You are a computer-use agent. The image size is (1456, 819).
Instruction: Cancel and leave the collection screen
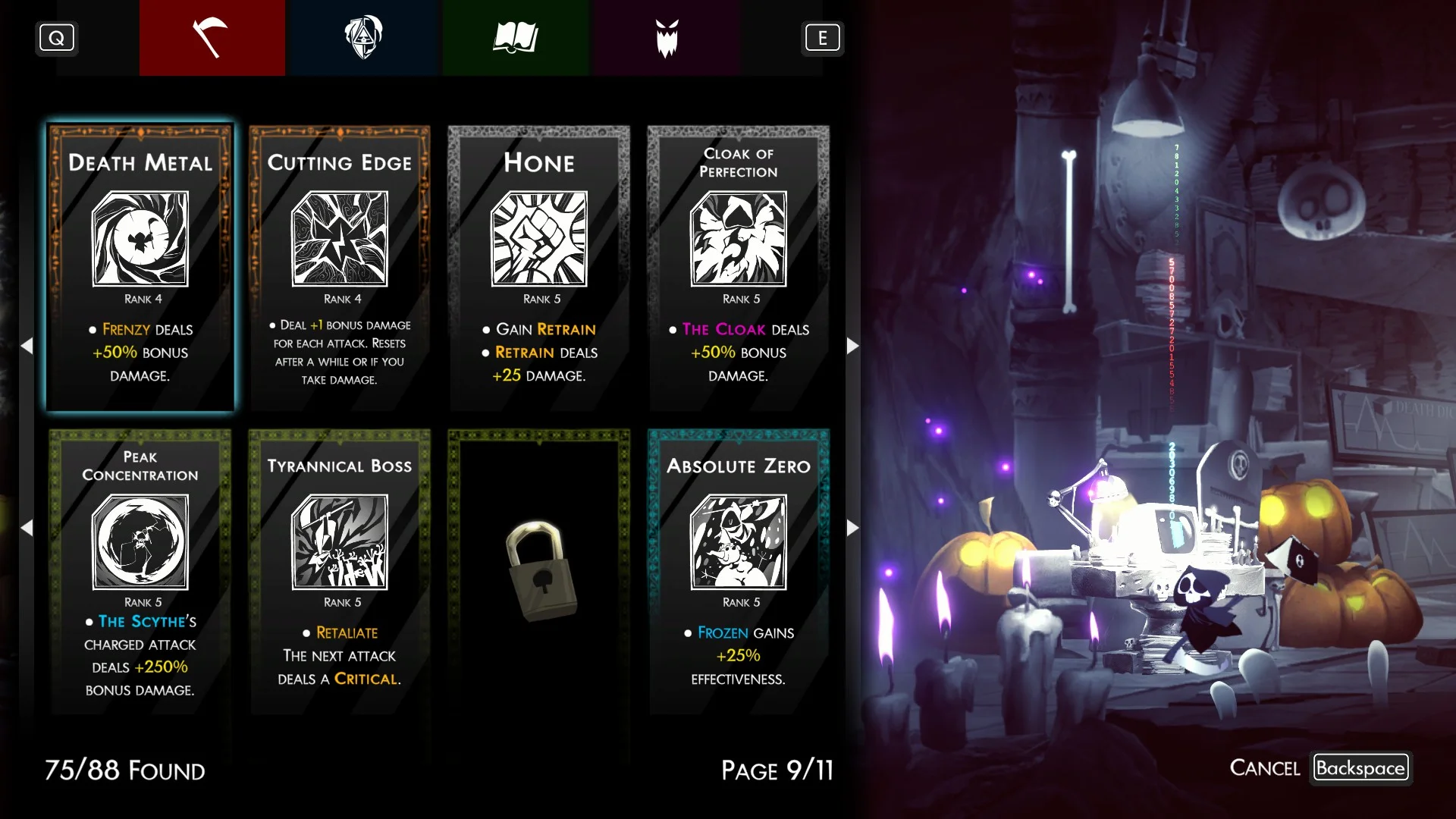[1360, 768]
